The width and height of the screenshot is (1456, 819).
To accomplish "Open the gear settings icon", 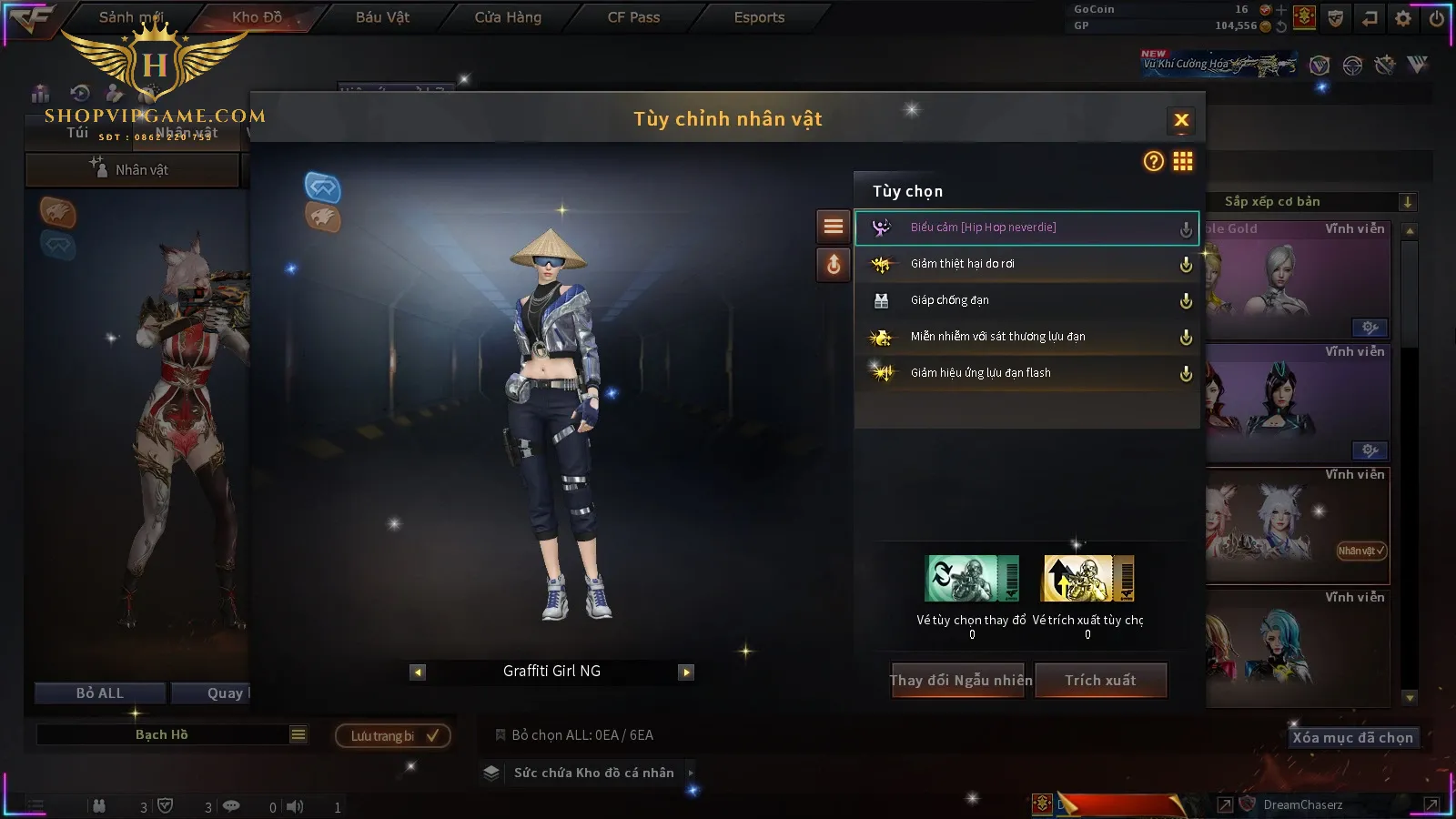I will [1403, 17].
